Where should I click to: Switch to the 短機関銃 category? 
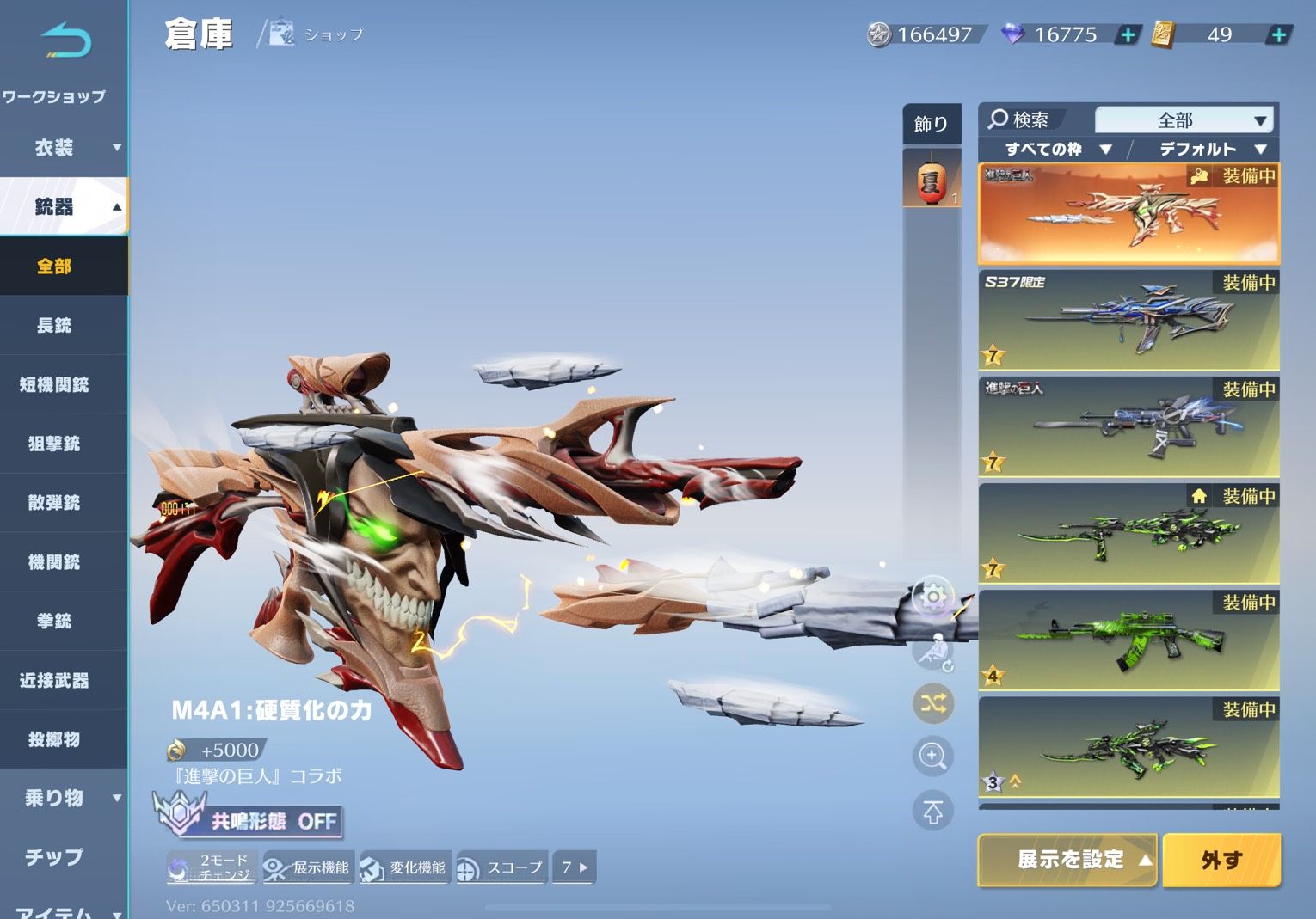[54, 384]
